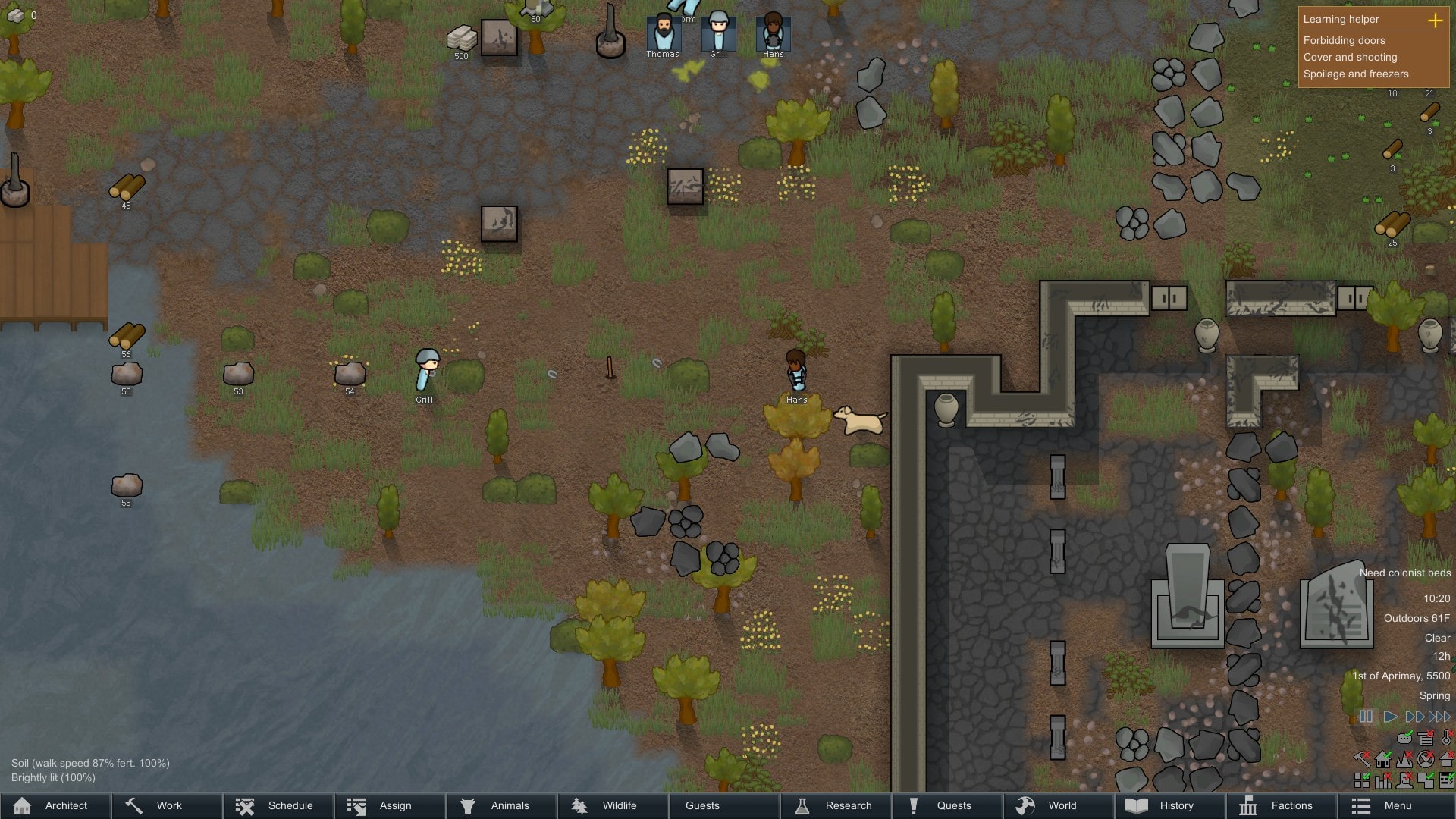Pause the game with the pause button
The width and height of the screenshot is (1456, 819).
[1366, 717]
